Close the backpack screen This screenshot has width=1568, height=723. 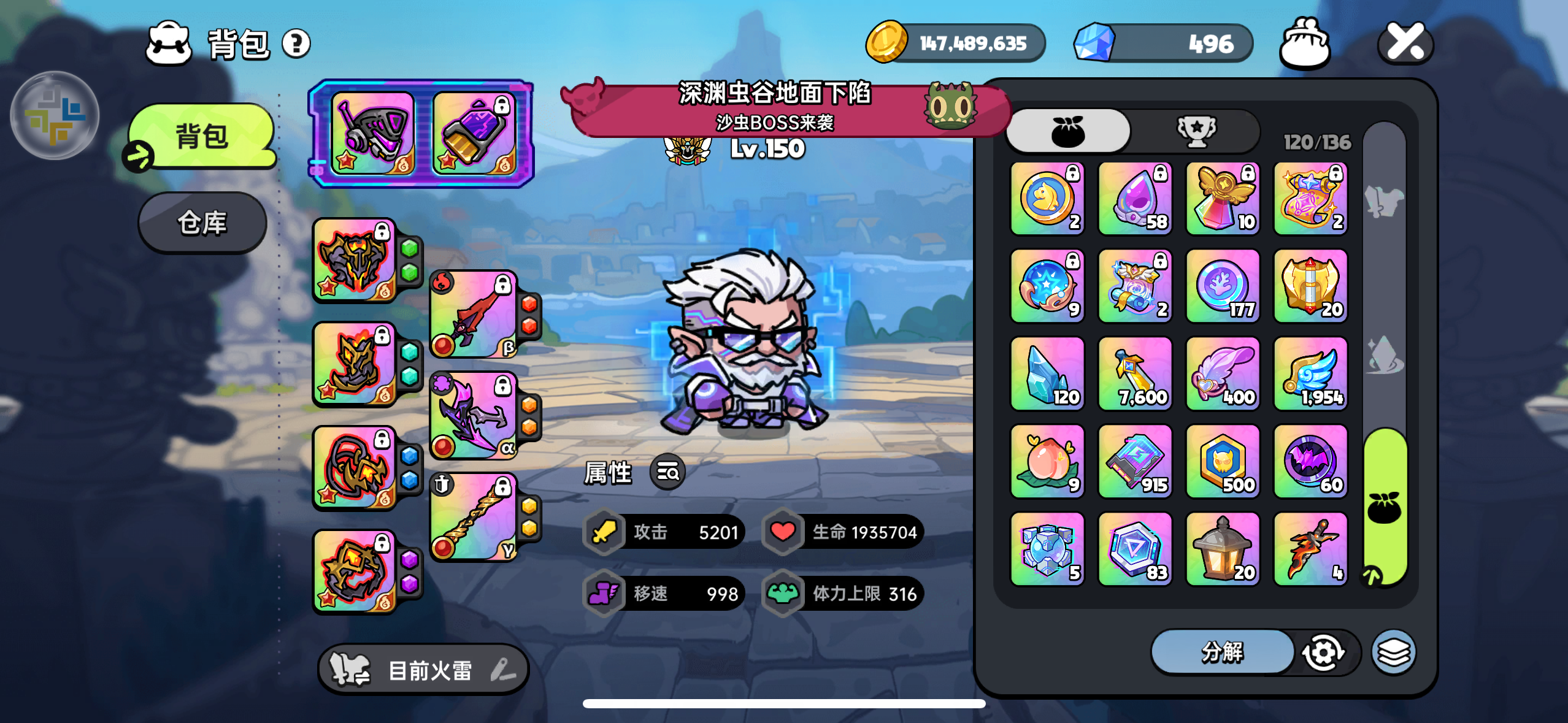1405,43
